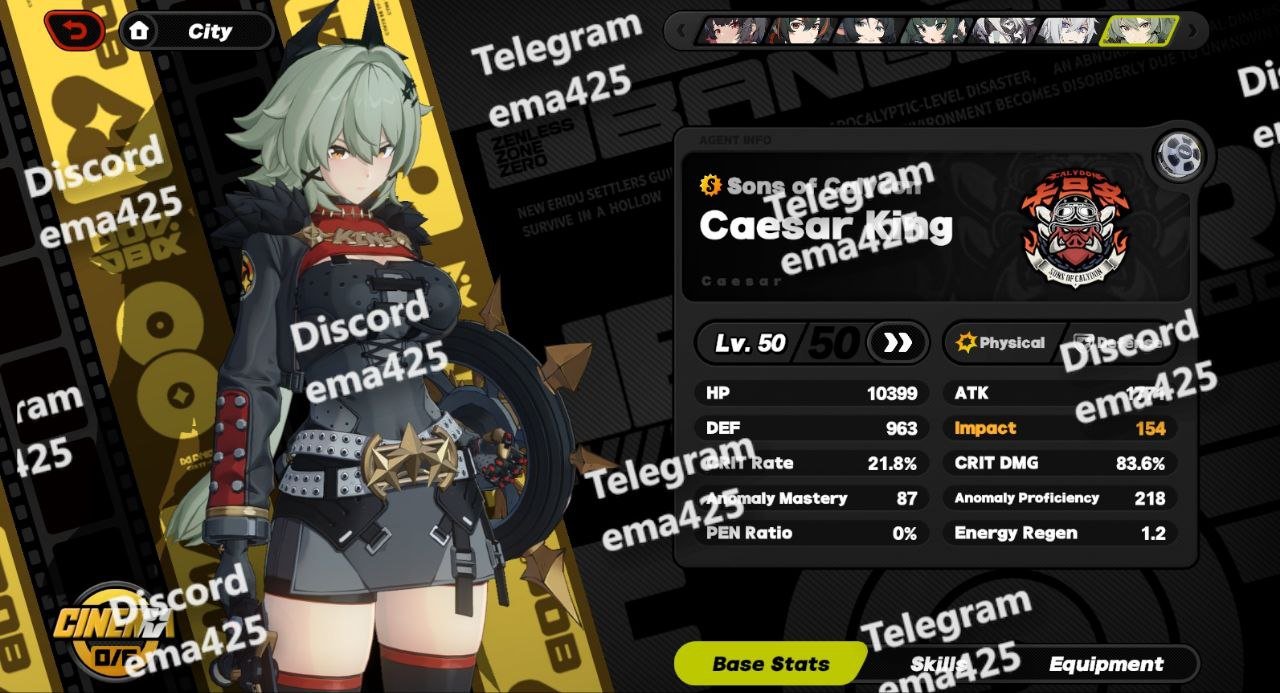Open the film reel icon on agent info
1280x693 pixels.
coord(1180,155)
